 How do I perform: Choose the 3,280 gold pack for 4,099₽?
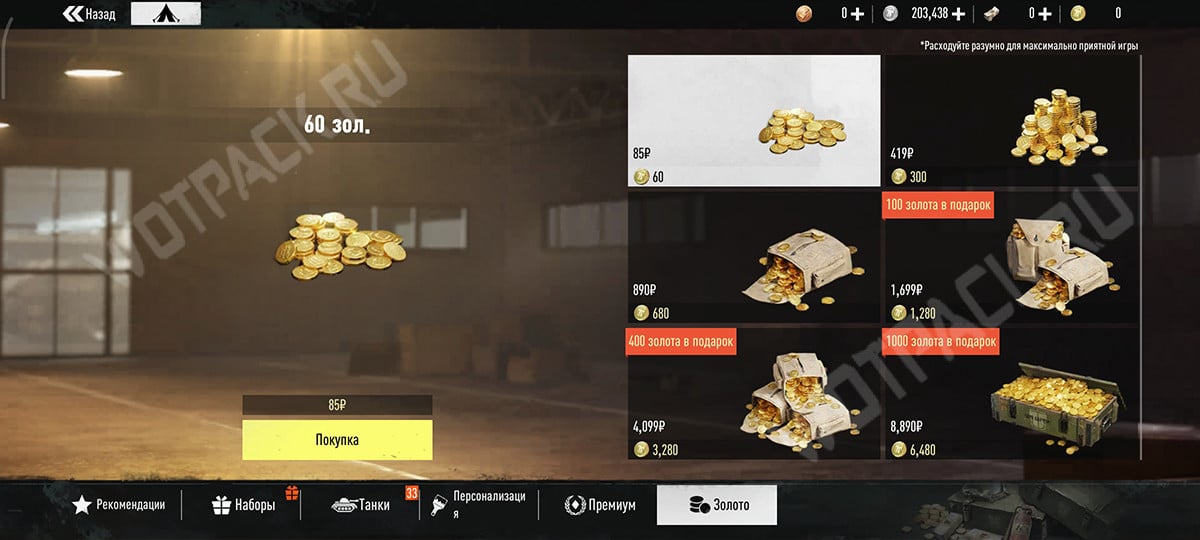point(754,393)
